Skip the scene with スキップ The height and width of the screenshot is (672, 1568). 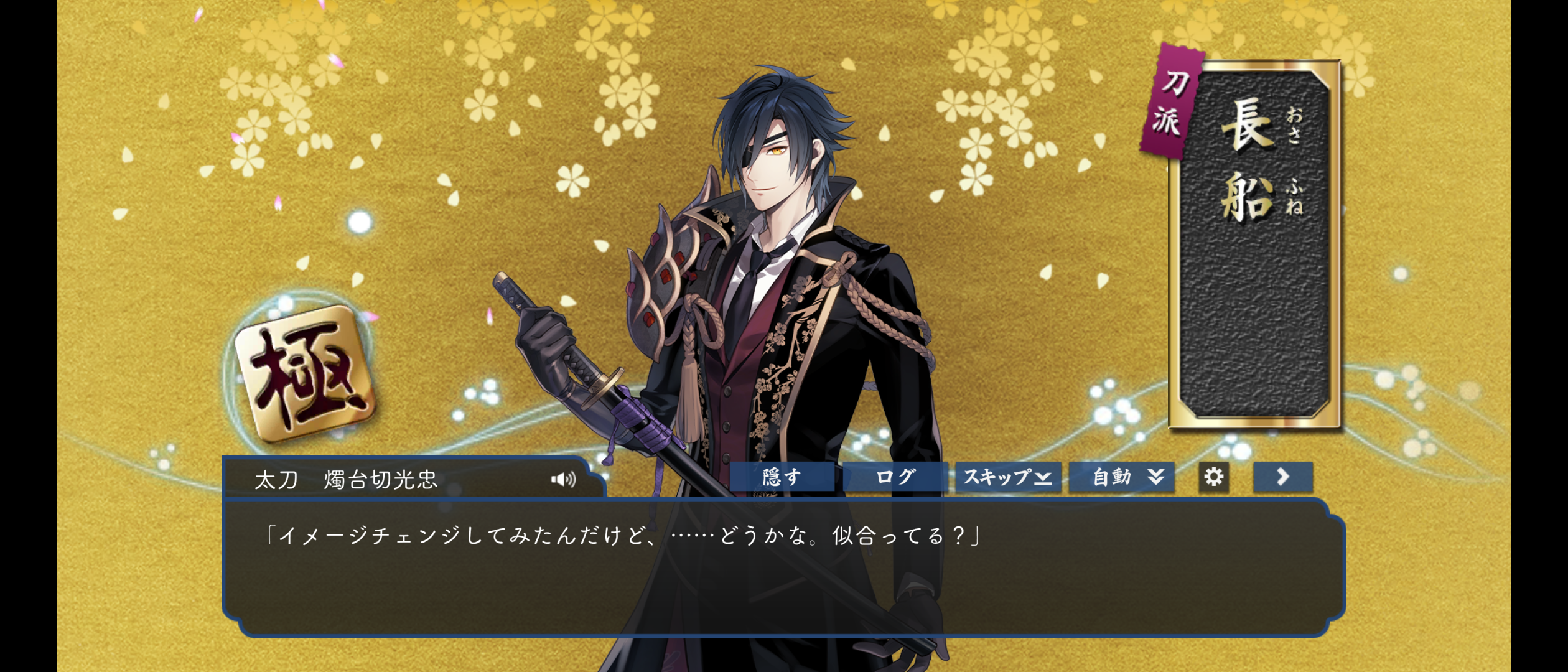point(1008,477)
